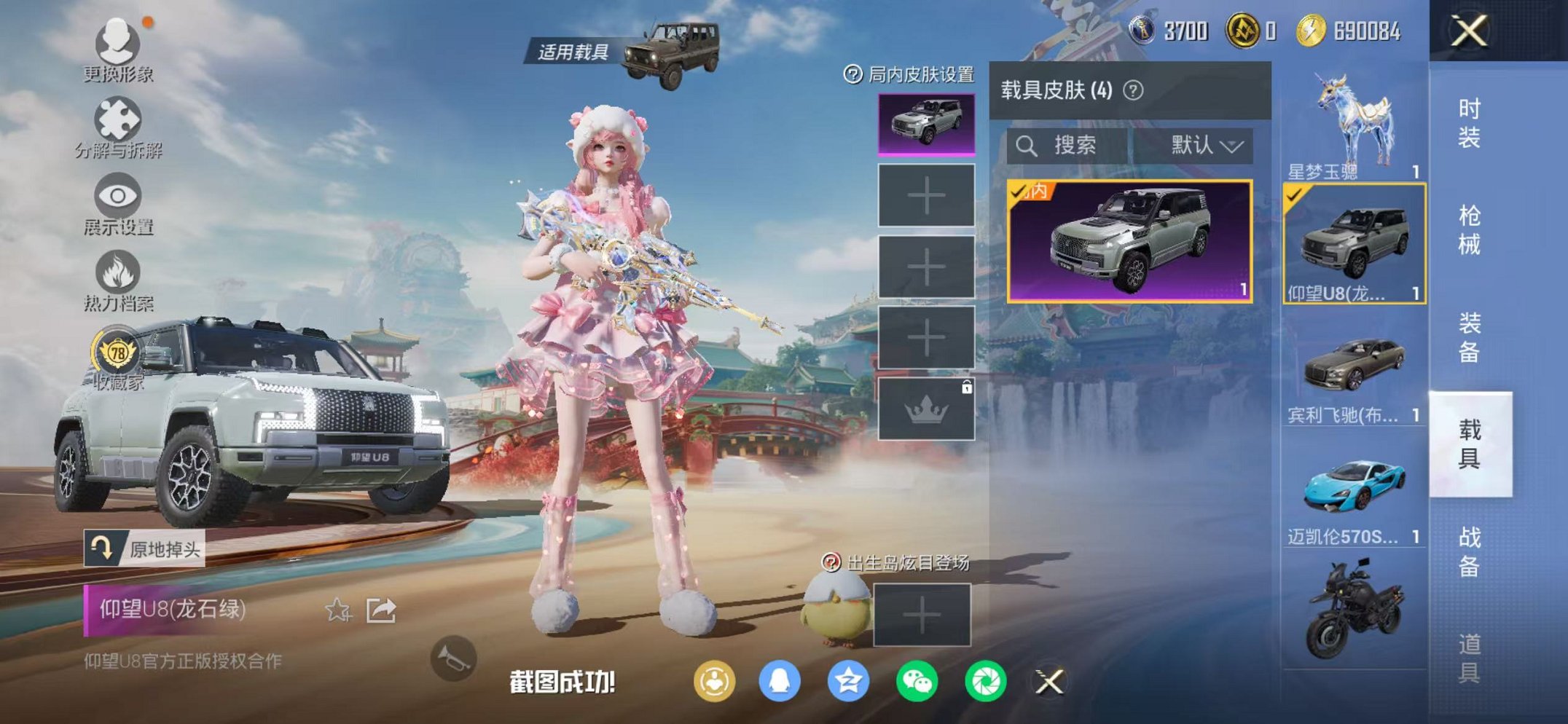Viewport: 1568px width, 724px height.
Task: Click the collector badge showing level 78
Action: (x=117, y=349)
